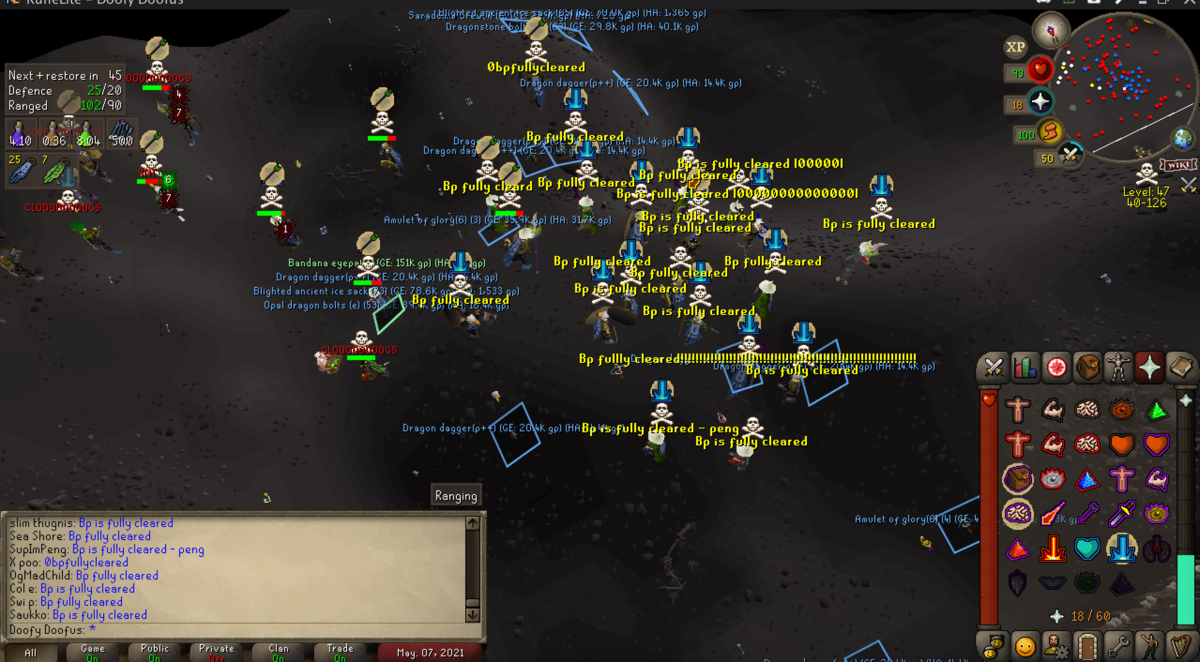
Task: Open the Combat Options tab
Action: [994, 368]
